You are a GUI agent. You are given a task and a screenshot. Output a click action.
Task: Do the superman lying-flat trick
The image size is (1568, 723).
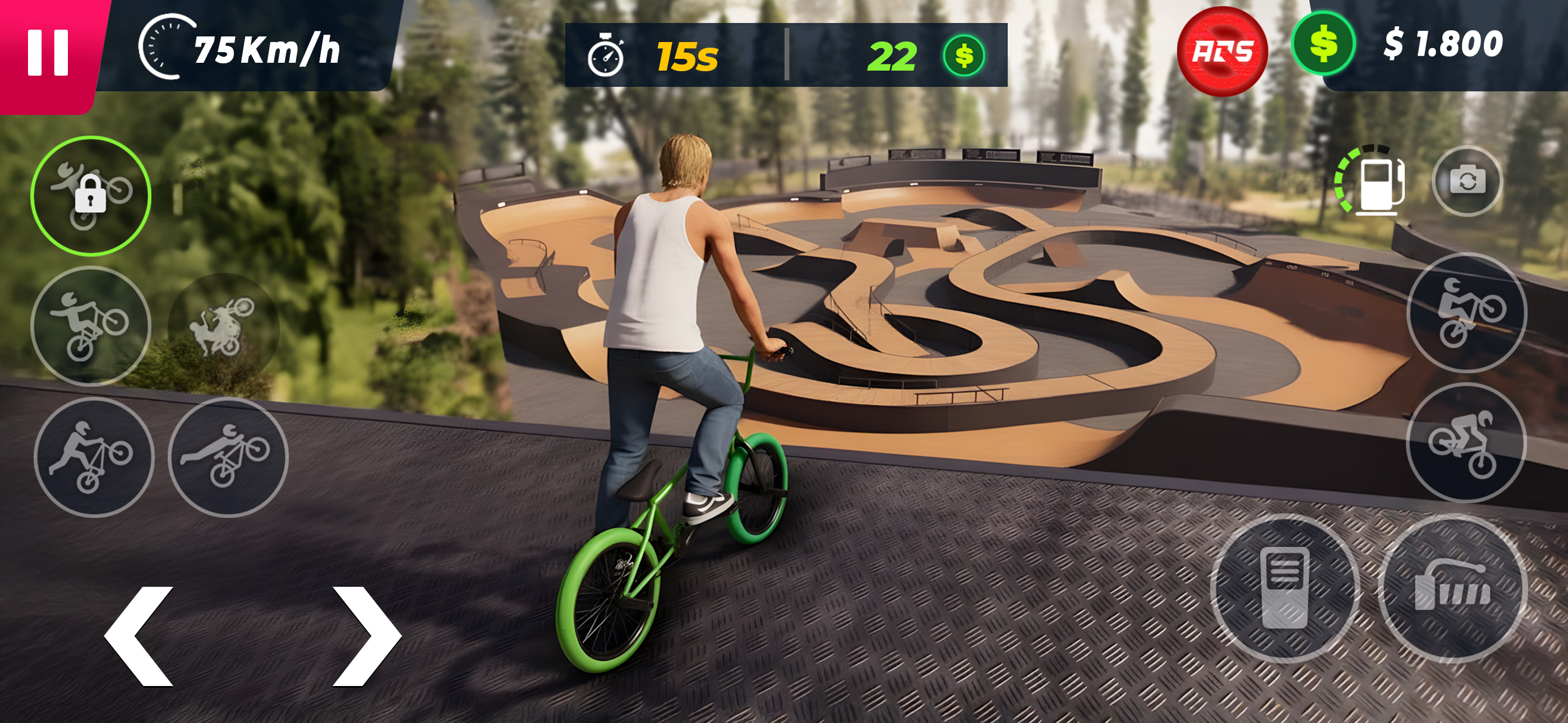[228, 457]
